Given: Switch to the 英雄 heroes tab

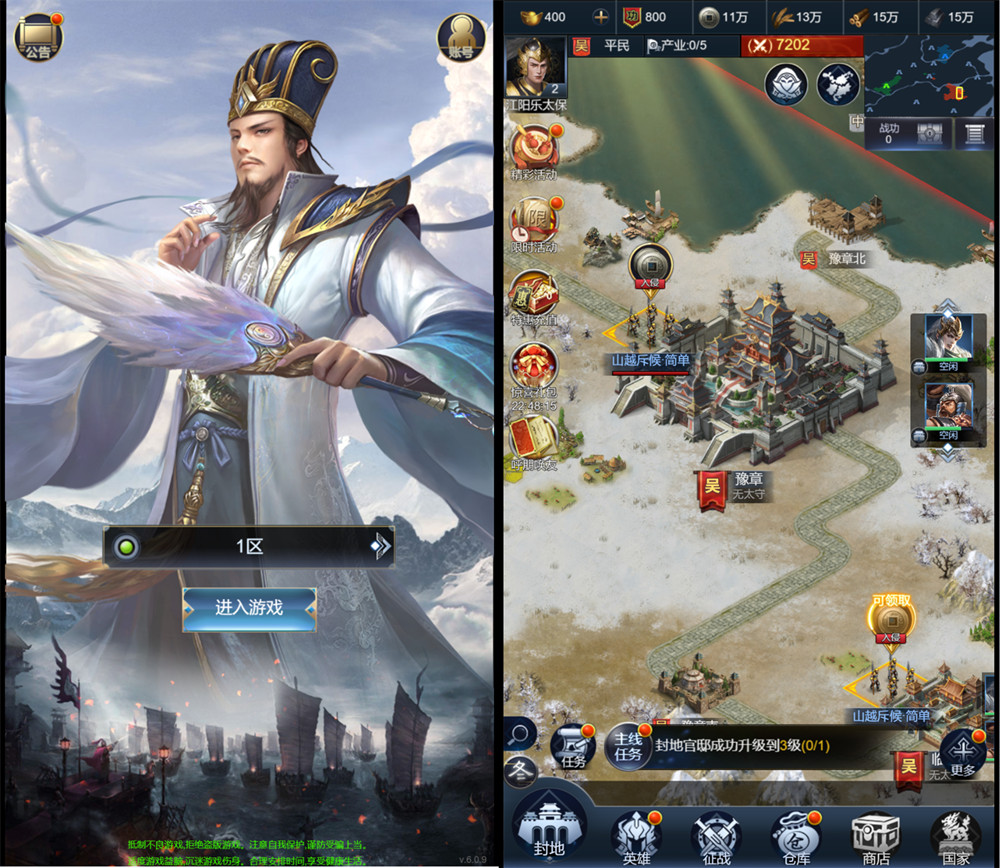Looking at the screenshot, I should [637, 835].
